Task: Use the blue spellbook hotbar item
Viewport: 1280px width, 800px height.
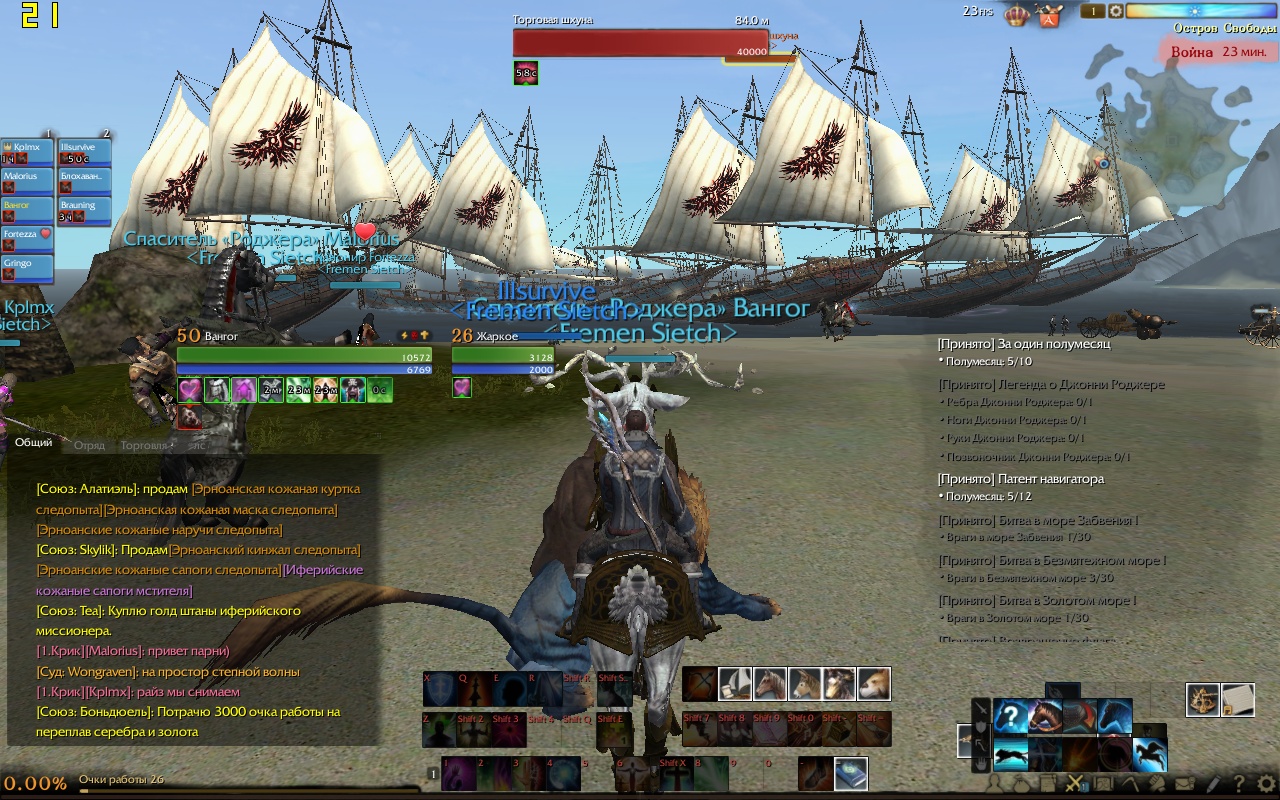Action: click(851, 773)
